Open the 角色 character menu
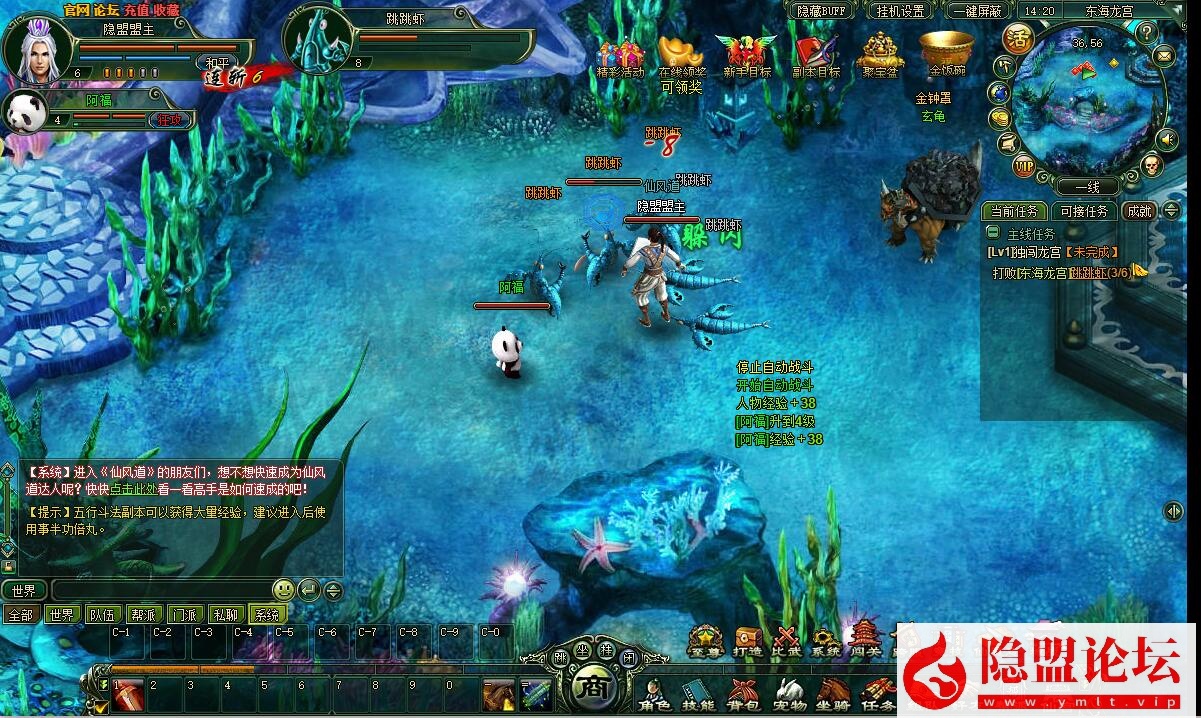 pos(654,693)
